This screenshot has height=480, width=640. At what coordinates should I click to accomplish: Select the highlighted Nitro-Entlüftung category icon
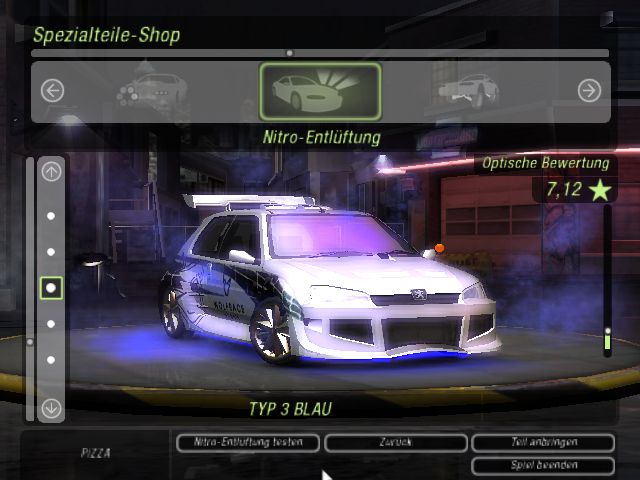(320, 91)
